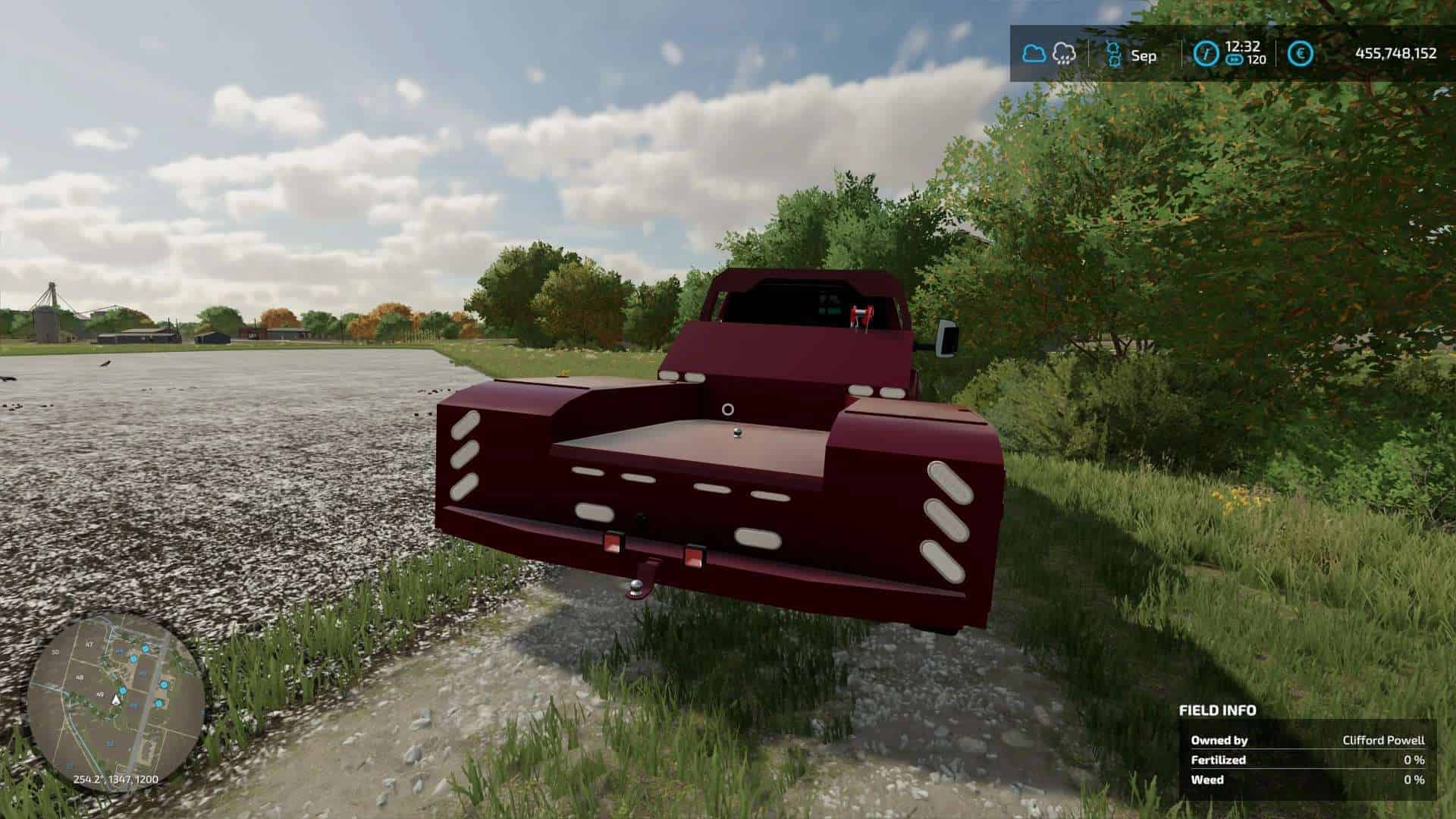Viewport: 1456px width, 819px height.
Task: Click the Euro currency coin icon
Action: click(1299, 53)
